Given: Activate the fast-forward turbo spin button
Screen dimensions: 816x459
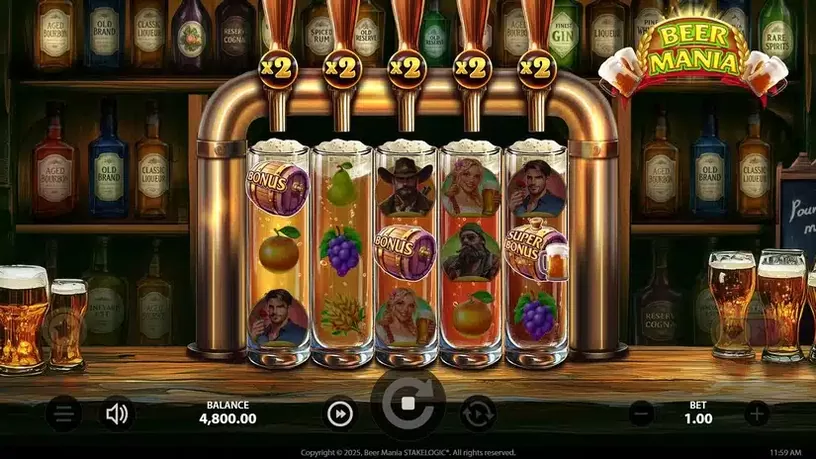Looking at the screenshot, I should point(340,413).
